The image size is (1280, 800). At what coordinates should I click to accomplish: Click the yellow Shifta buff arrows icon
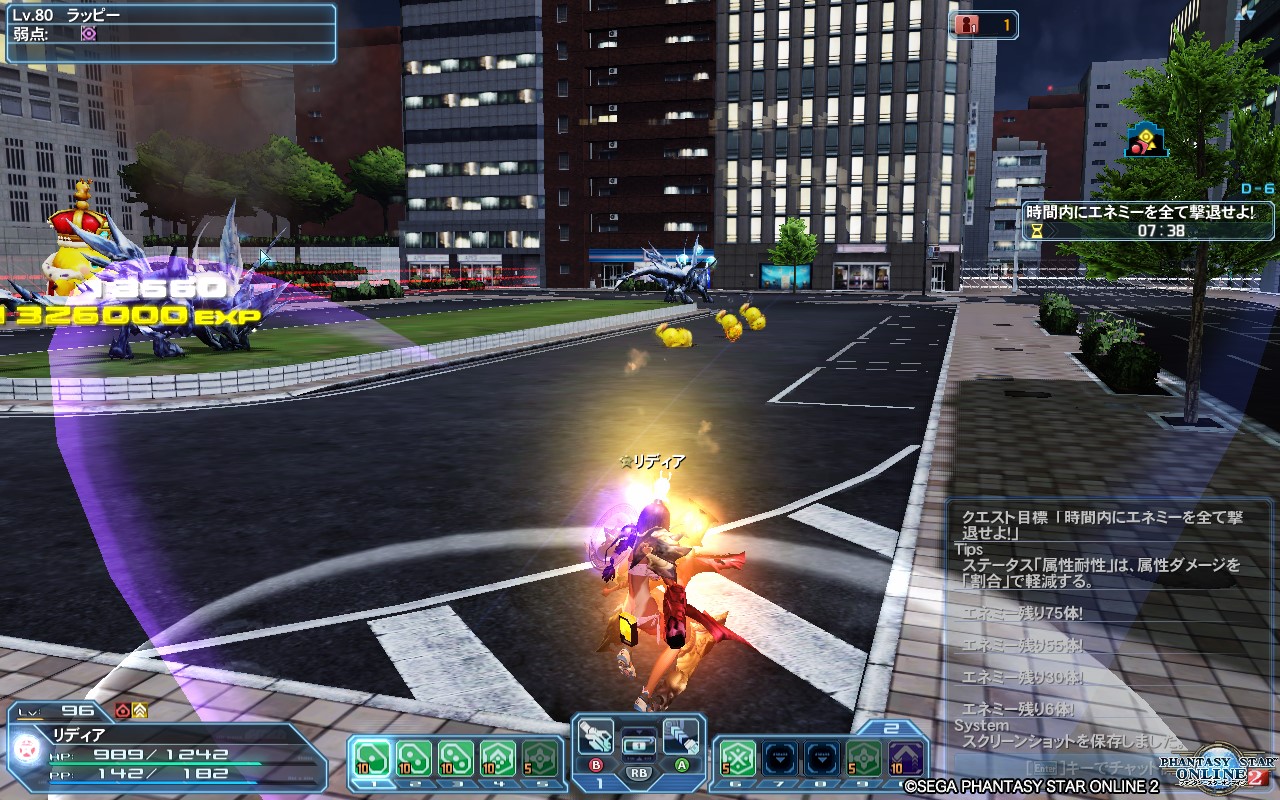point(139,711)
